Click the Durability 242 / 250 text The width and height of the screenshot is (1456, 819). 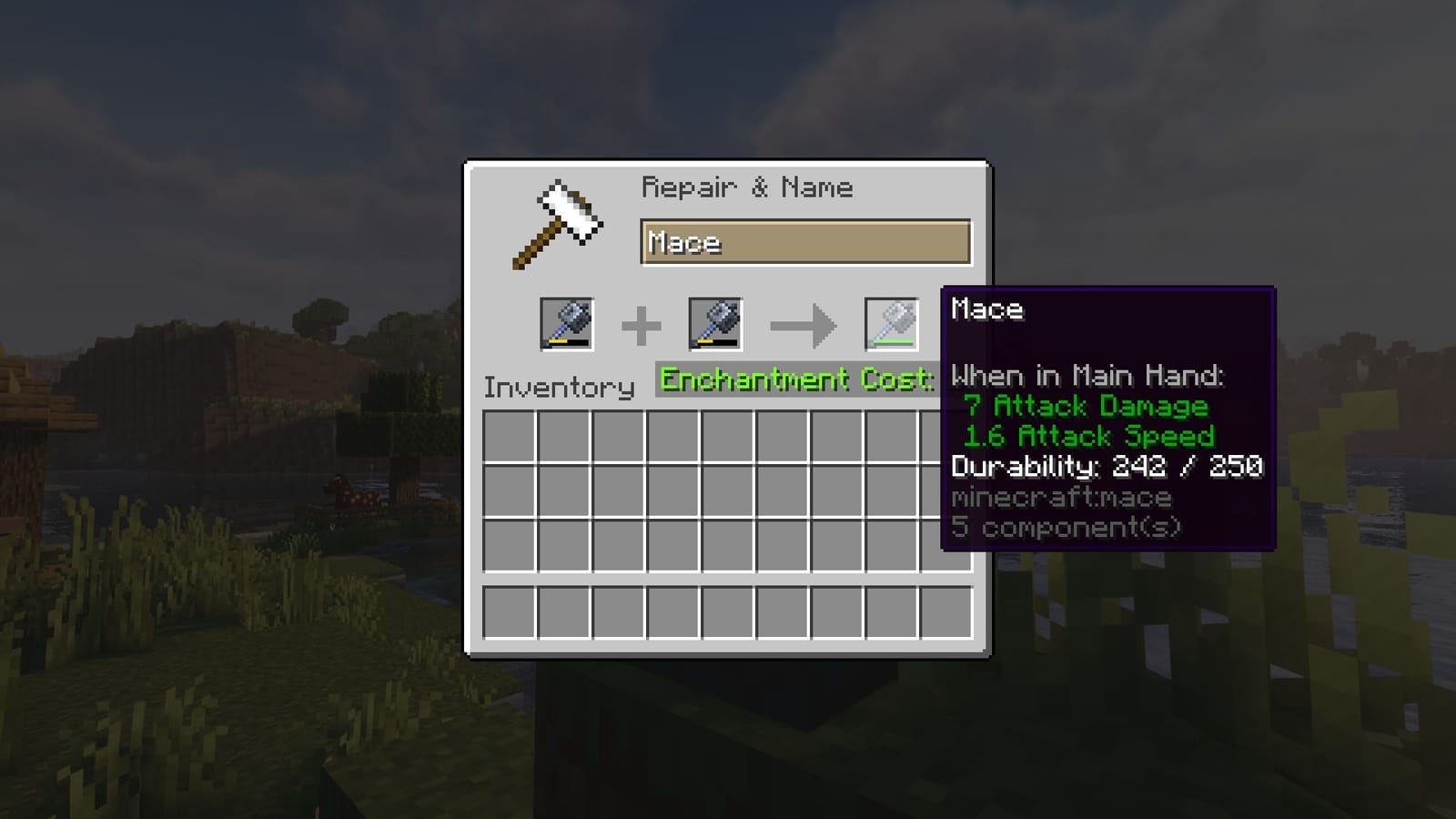(1106, 466)
